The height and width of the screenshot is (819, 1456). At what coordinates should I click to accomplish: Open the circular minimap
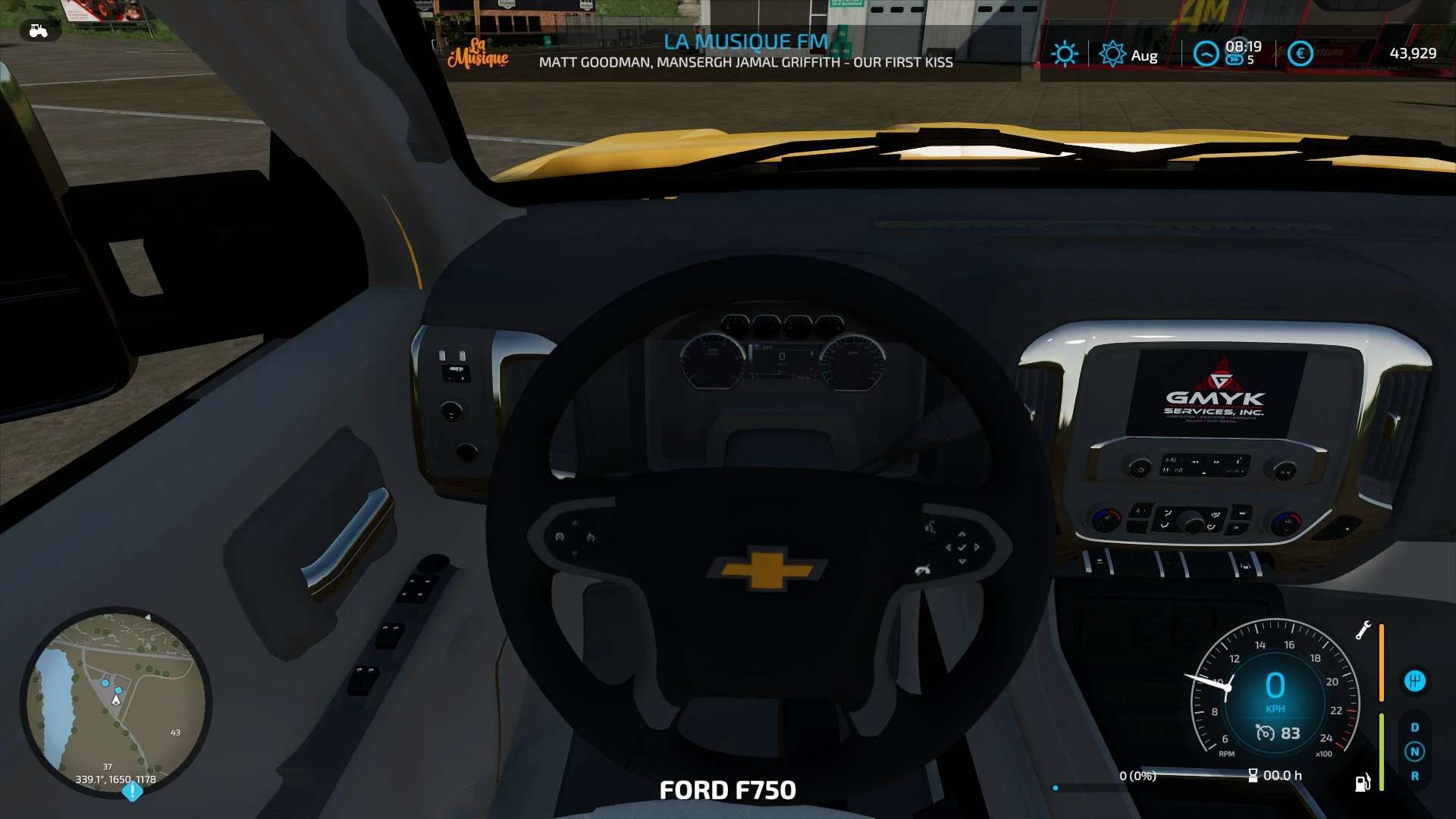point(116,702)
